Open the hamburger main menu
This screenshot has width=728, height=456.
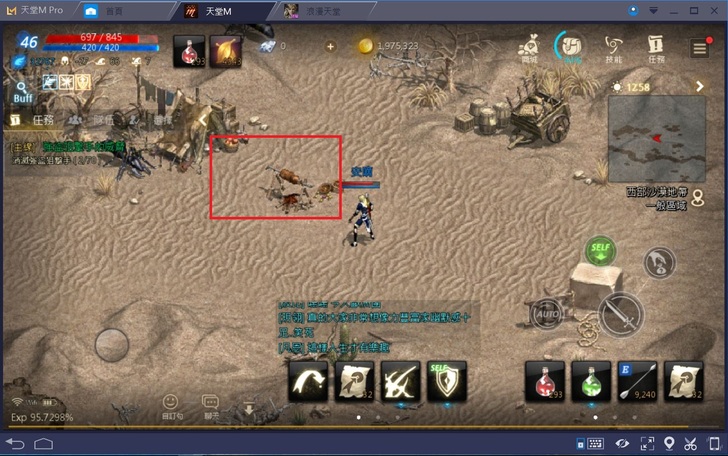[x=700, y=49]
